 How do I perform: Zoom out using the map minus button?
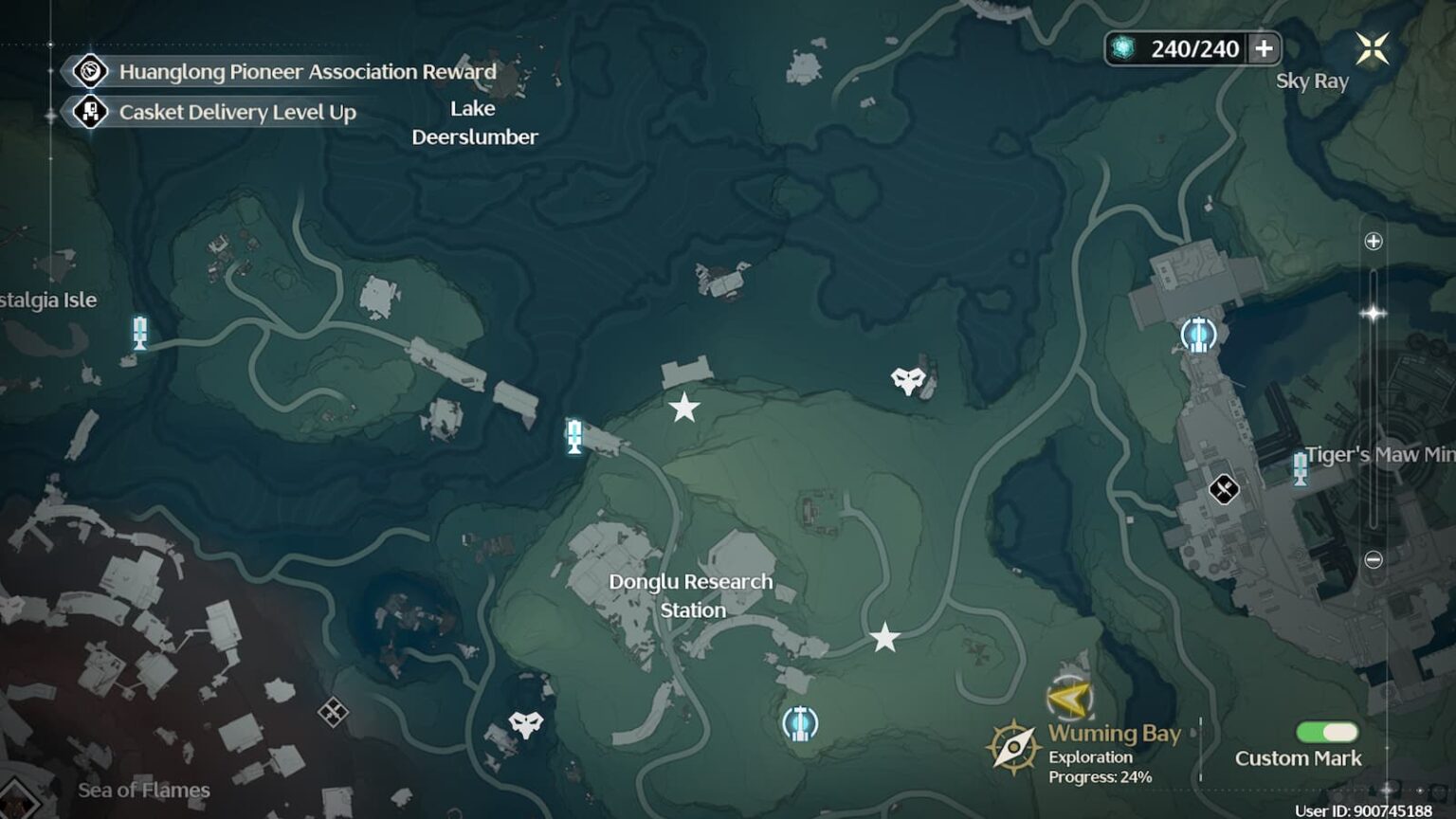pos(1373,560)
